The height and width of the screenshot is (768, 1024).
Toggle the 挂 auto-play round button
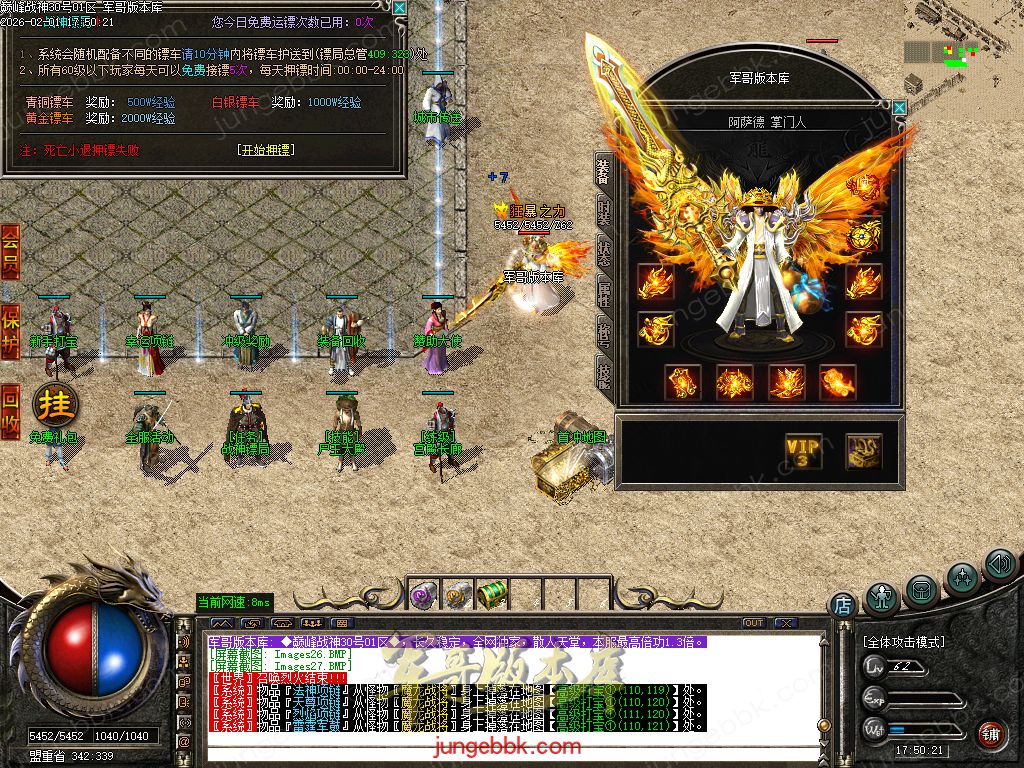point(55,405)
